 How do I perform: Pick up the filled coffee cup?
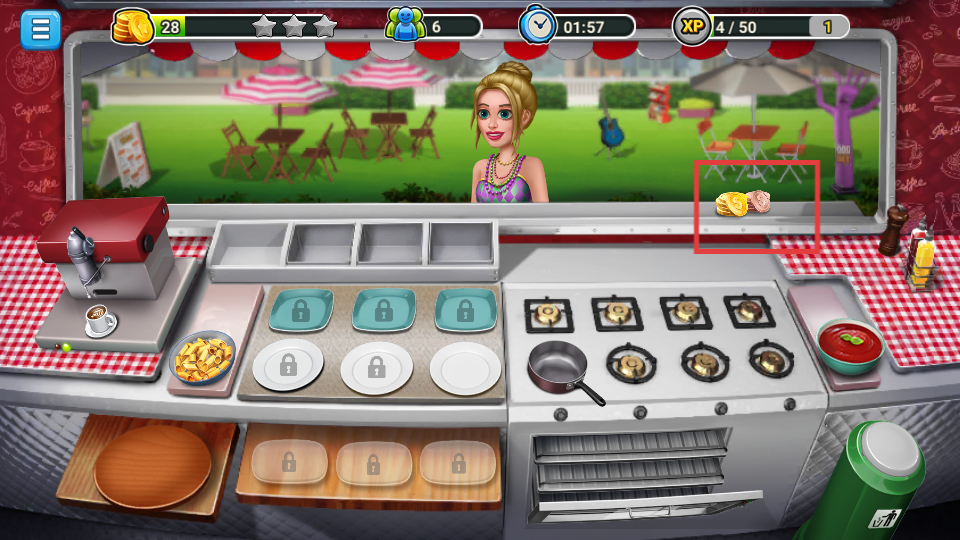(100, 320)
